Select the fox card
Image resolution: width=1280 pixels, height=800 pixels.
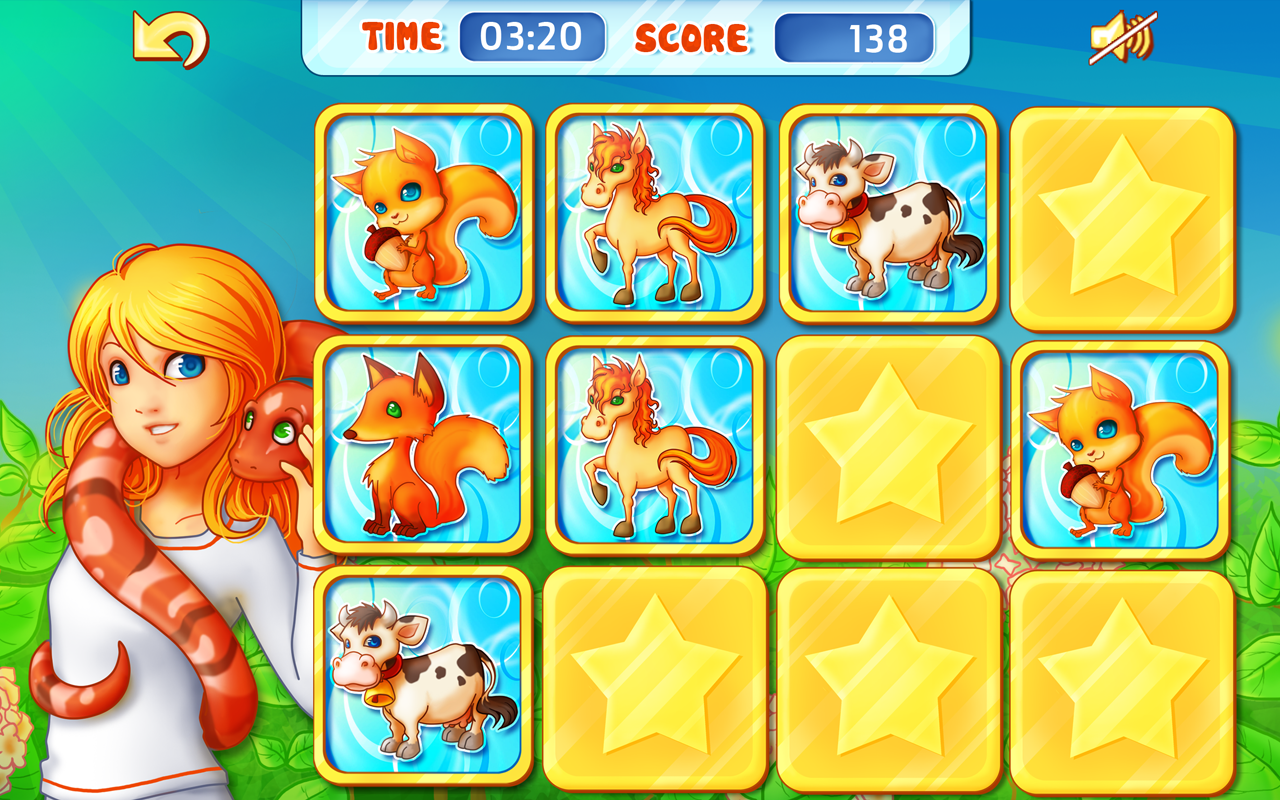[x=423, y=445]
